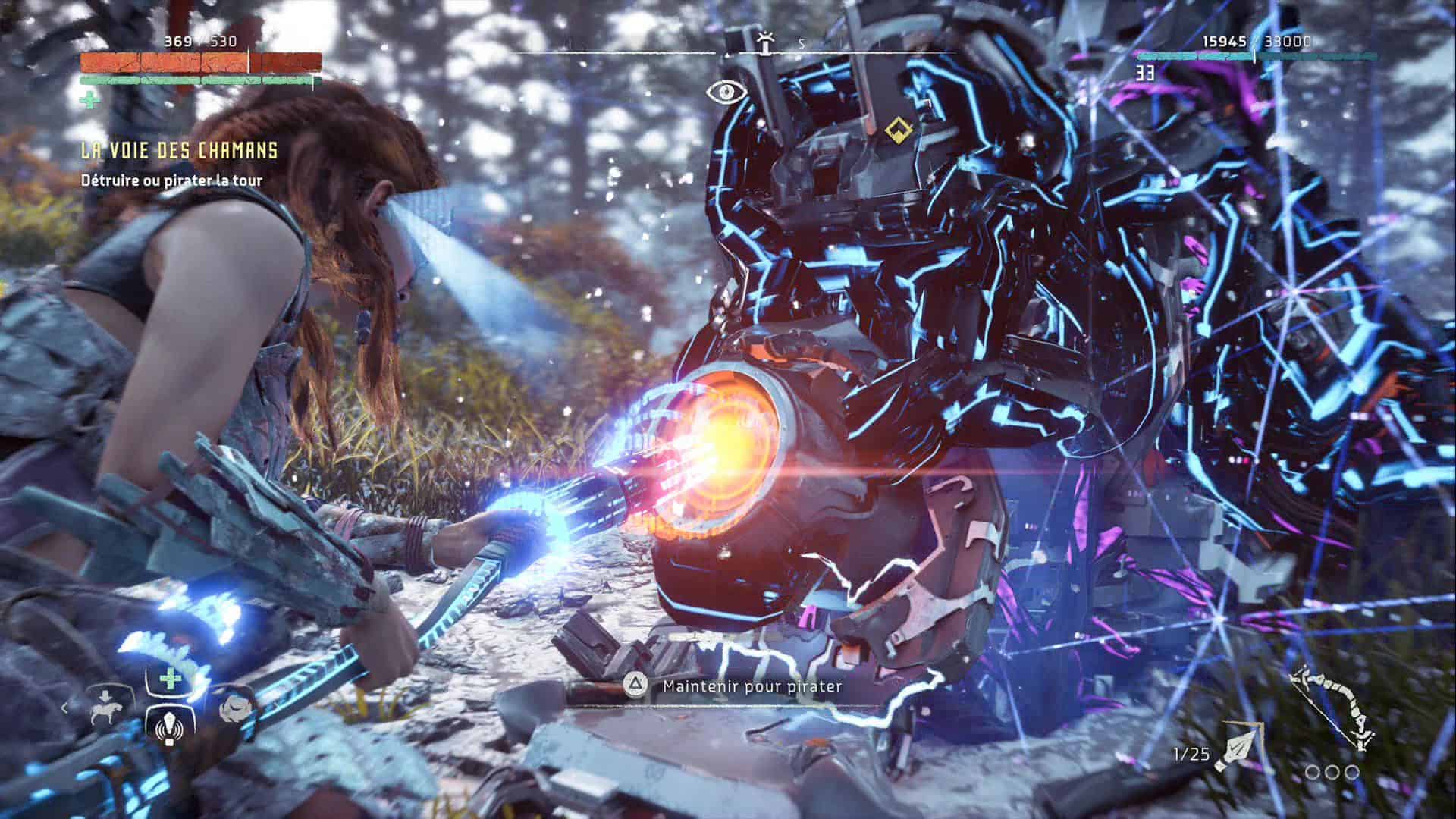This screenshot has height=819, width=1456.
Task: Use the green cross health potion slot
Action: (168, 676)
